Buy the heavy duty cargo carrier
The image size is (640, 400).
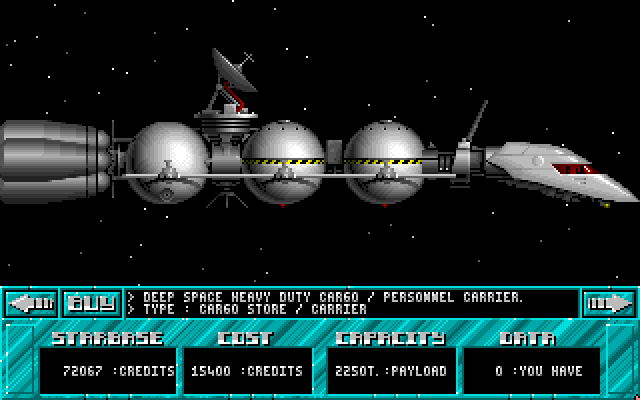click(91, 302)
